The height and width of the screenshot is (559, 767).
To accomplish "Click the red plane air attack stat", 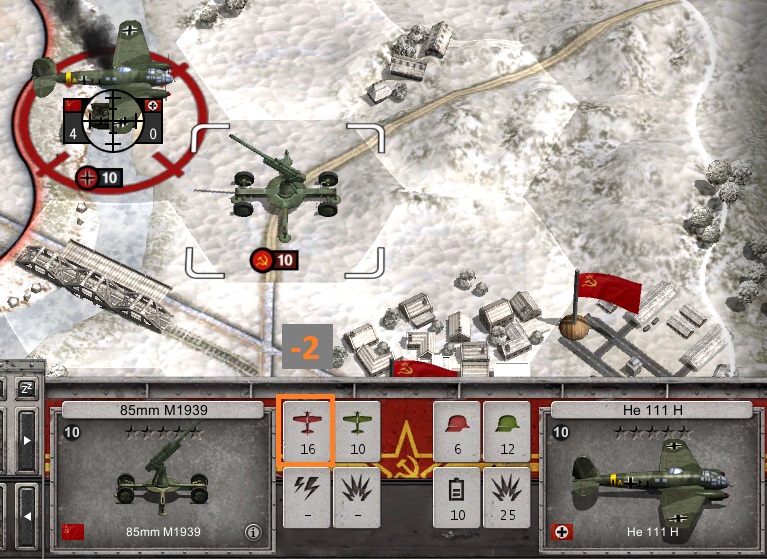I will (x=307, y=432).
